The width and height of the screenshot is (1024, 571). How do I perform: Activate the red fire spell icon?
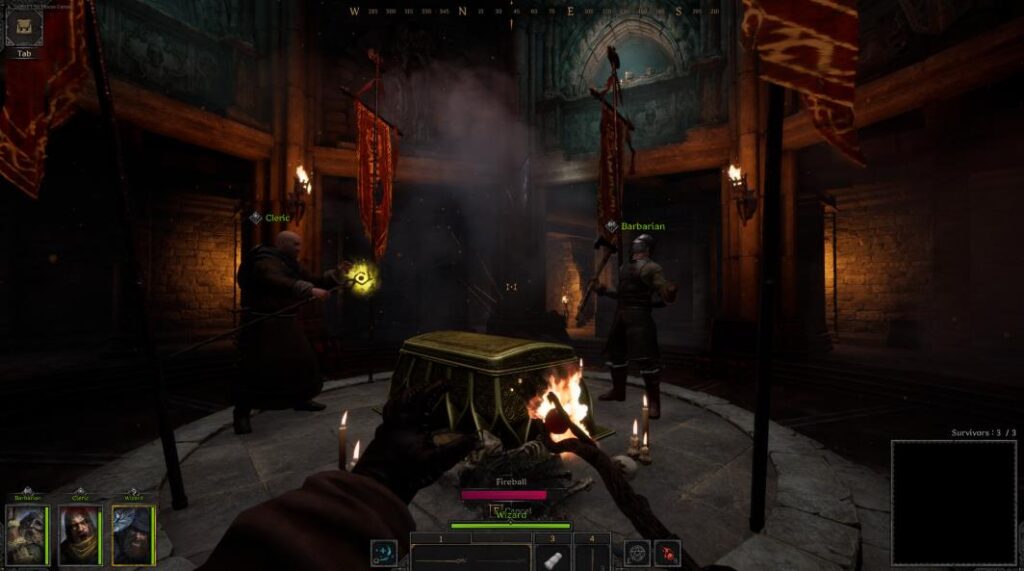667,552
